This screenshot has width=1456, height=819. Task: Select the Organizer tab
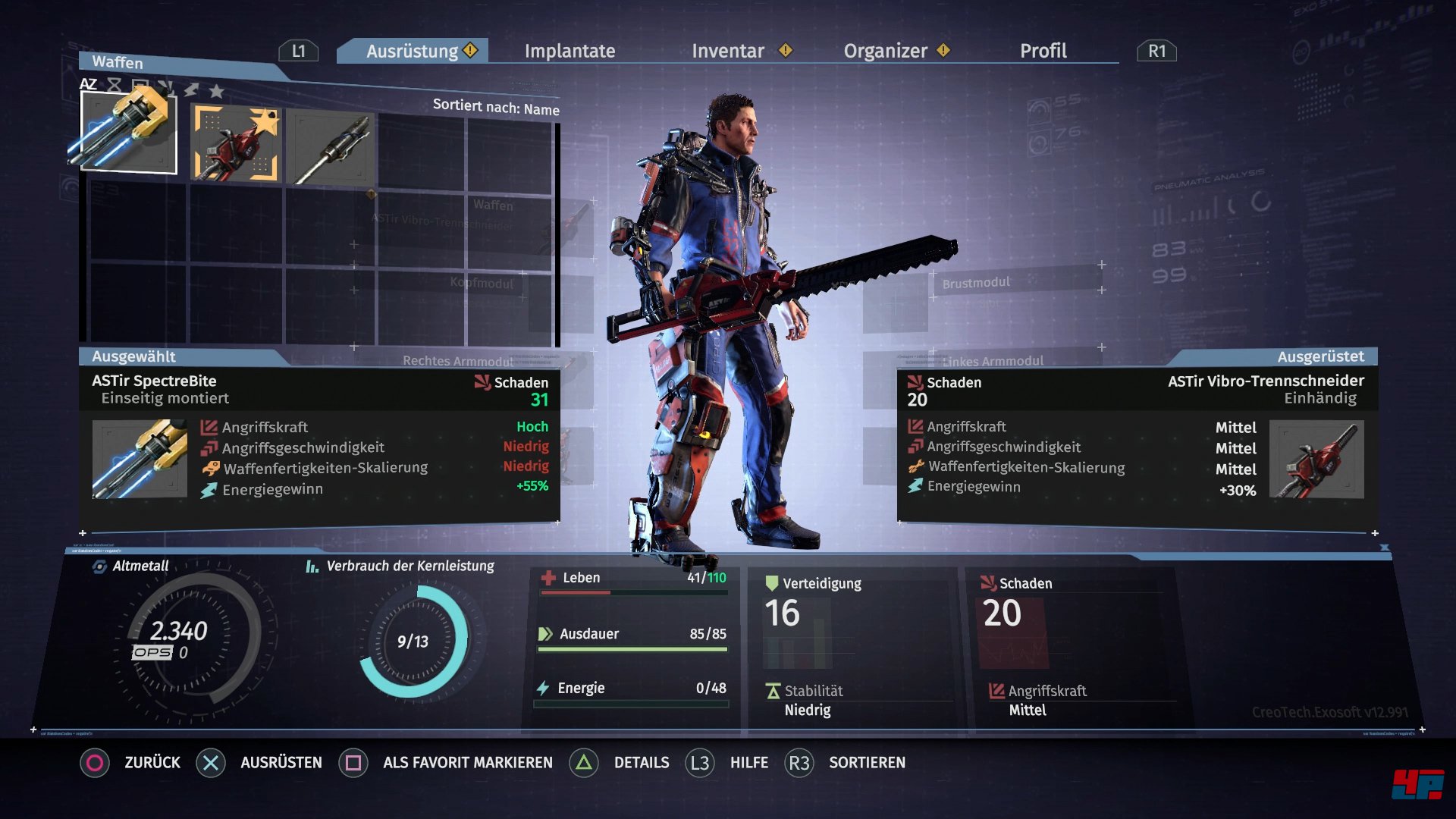click(885, 51)
